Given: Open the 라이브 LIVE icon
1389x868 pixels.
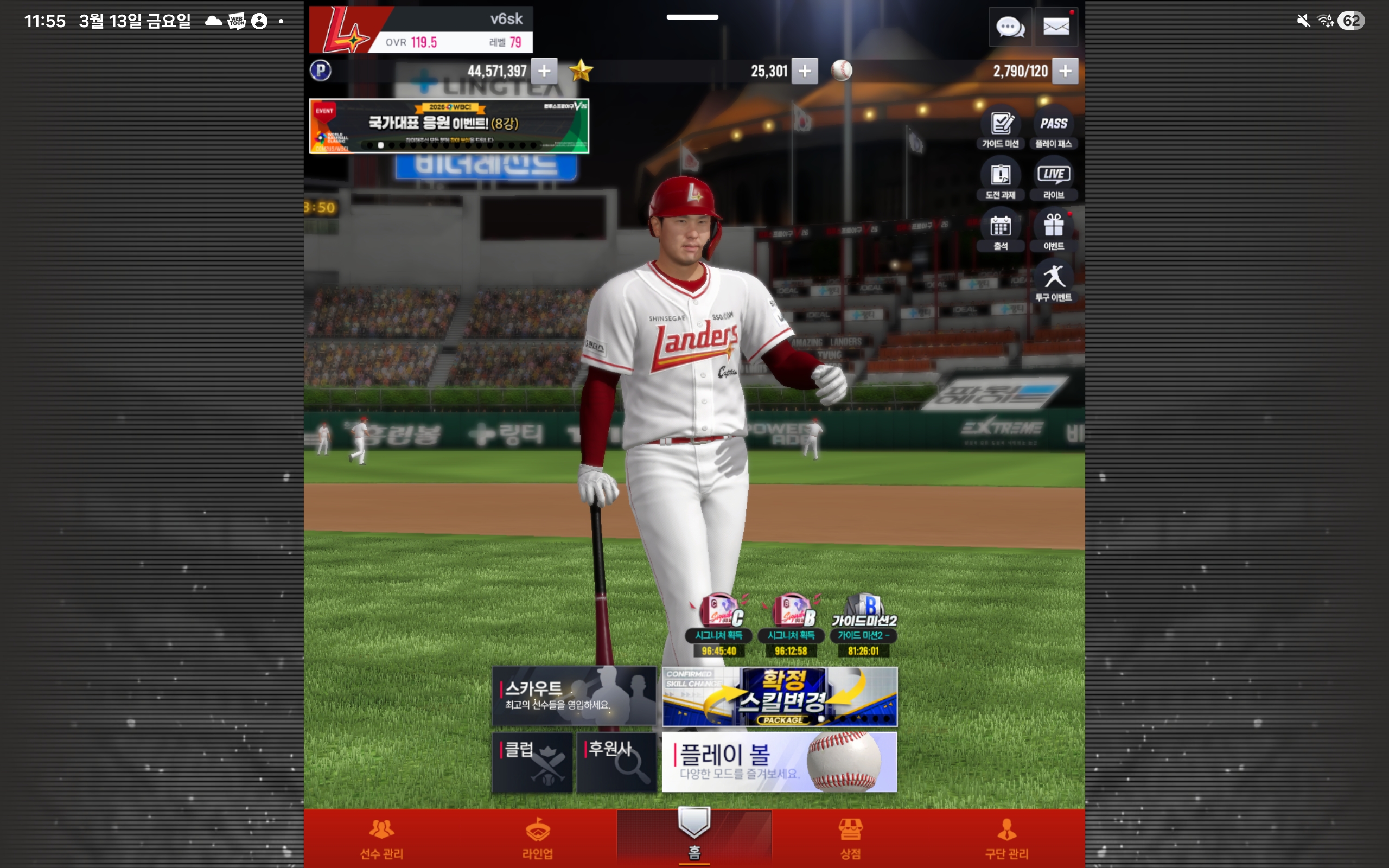Looking at the screenshot, I should click(1054, 178).
